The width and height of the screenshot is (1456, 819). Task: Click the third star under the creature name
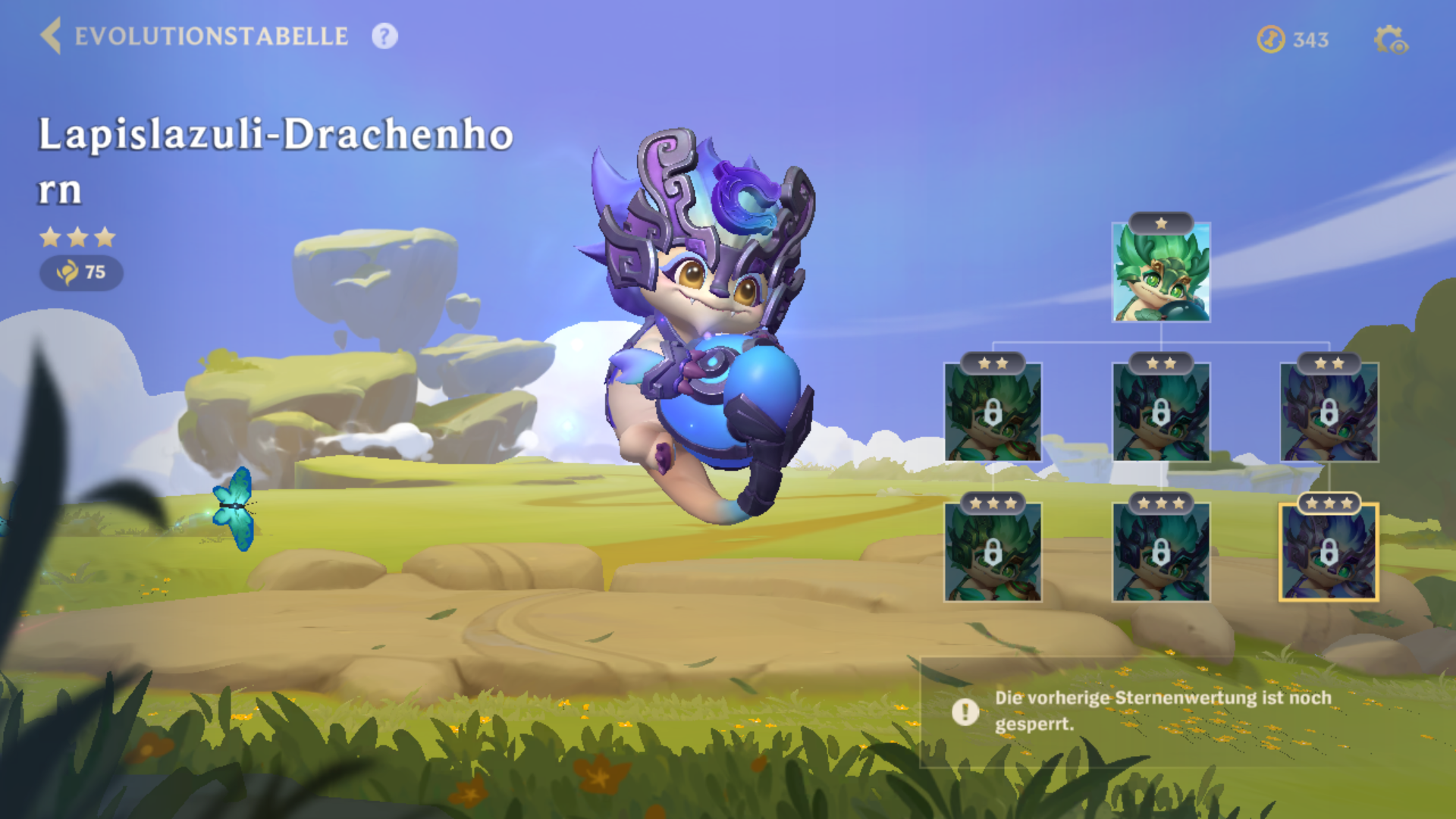(104, 237)
